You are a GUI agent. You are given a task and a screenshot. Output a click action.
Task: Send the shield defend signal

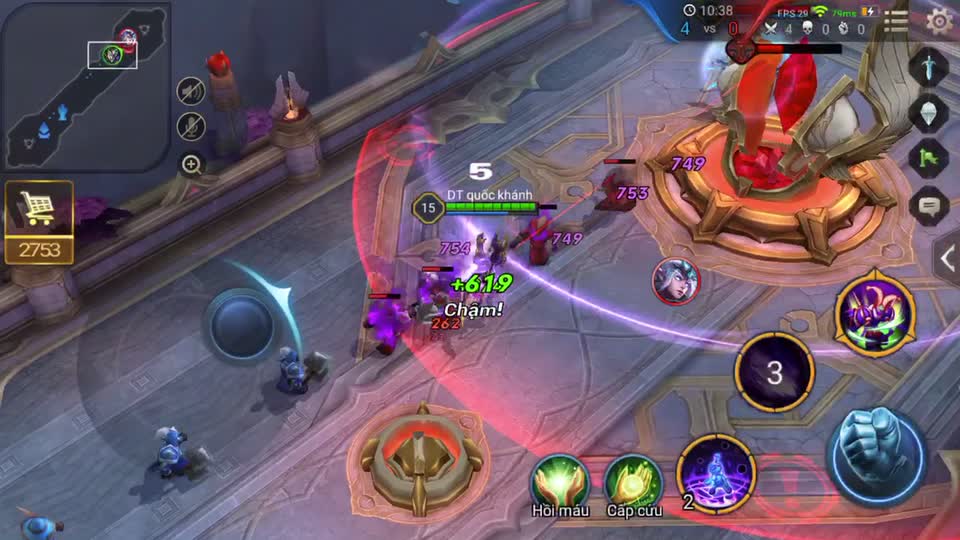tap(929, 112)
